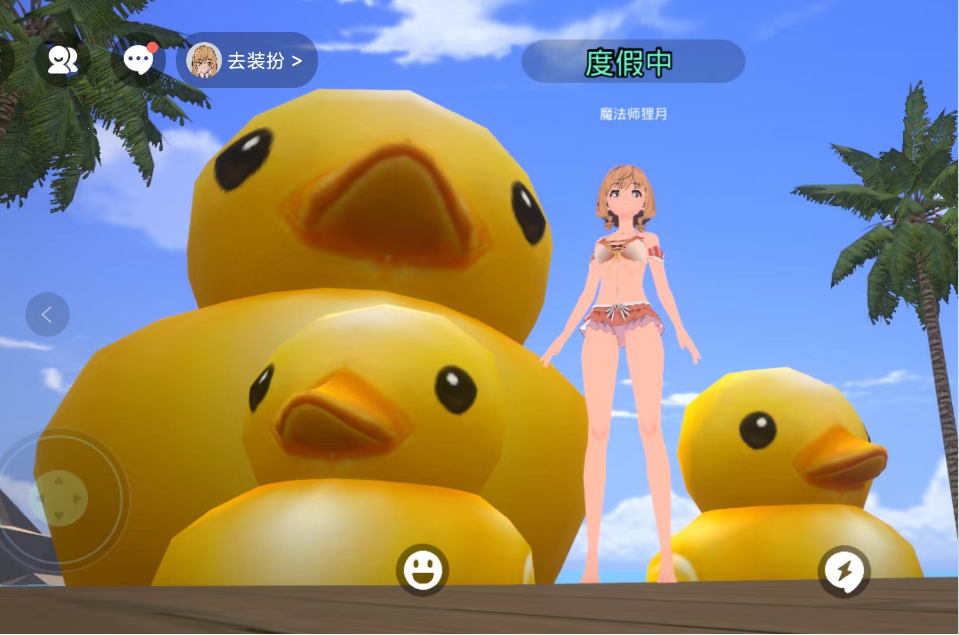959x635 pixels.
Task: Tap the 去装扮 dress-up button
Action: pyautogui.click(x=248, y=61)
